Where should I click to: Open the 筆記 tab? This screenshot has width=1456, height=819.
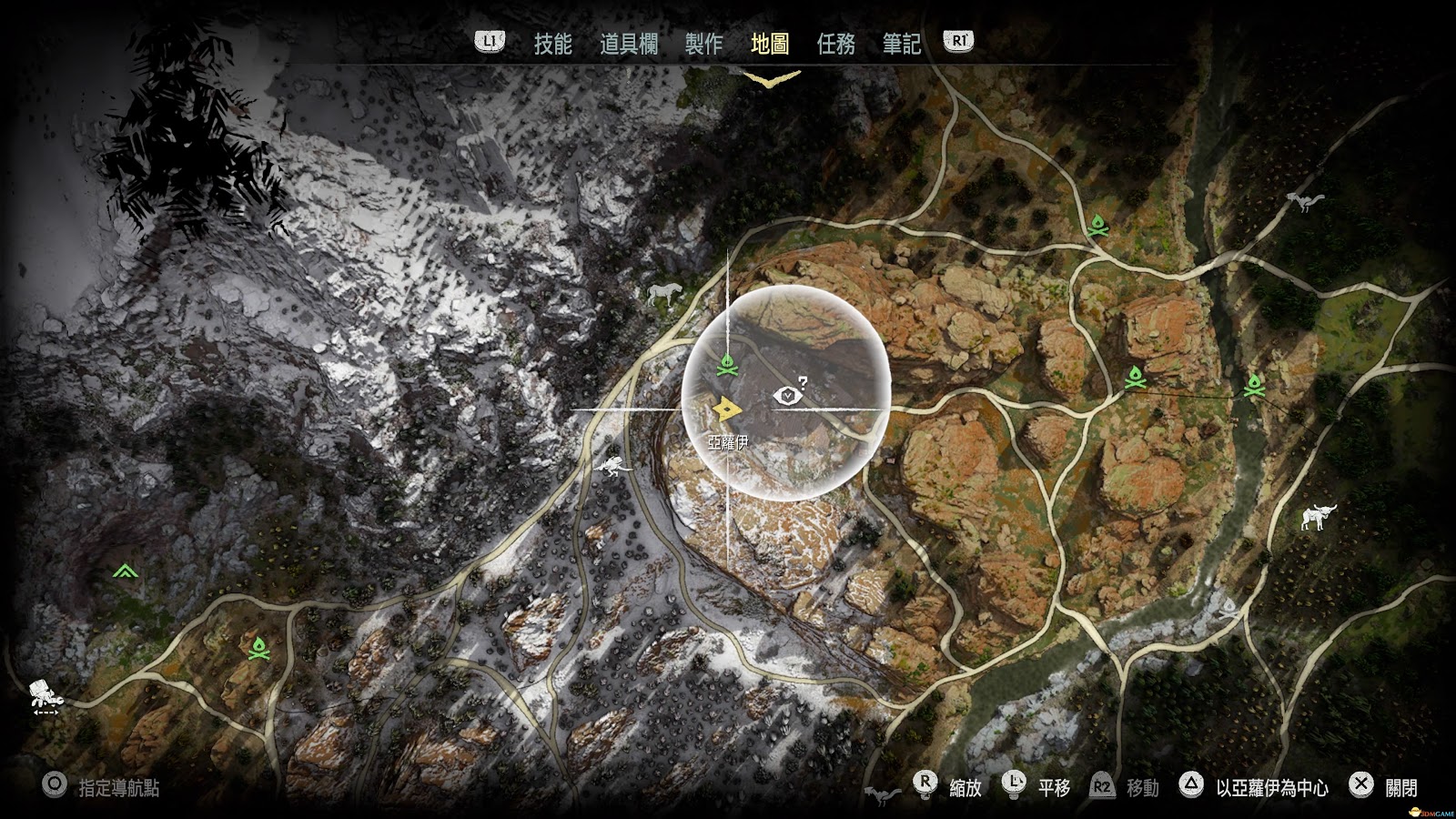[x=901, y=44]
